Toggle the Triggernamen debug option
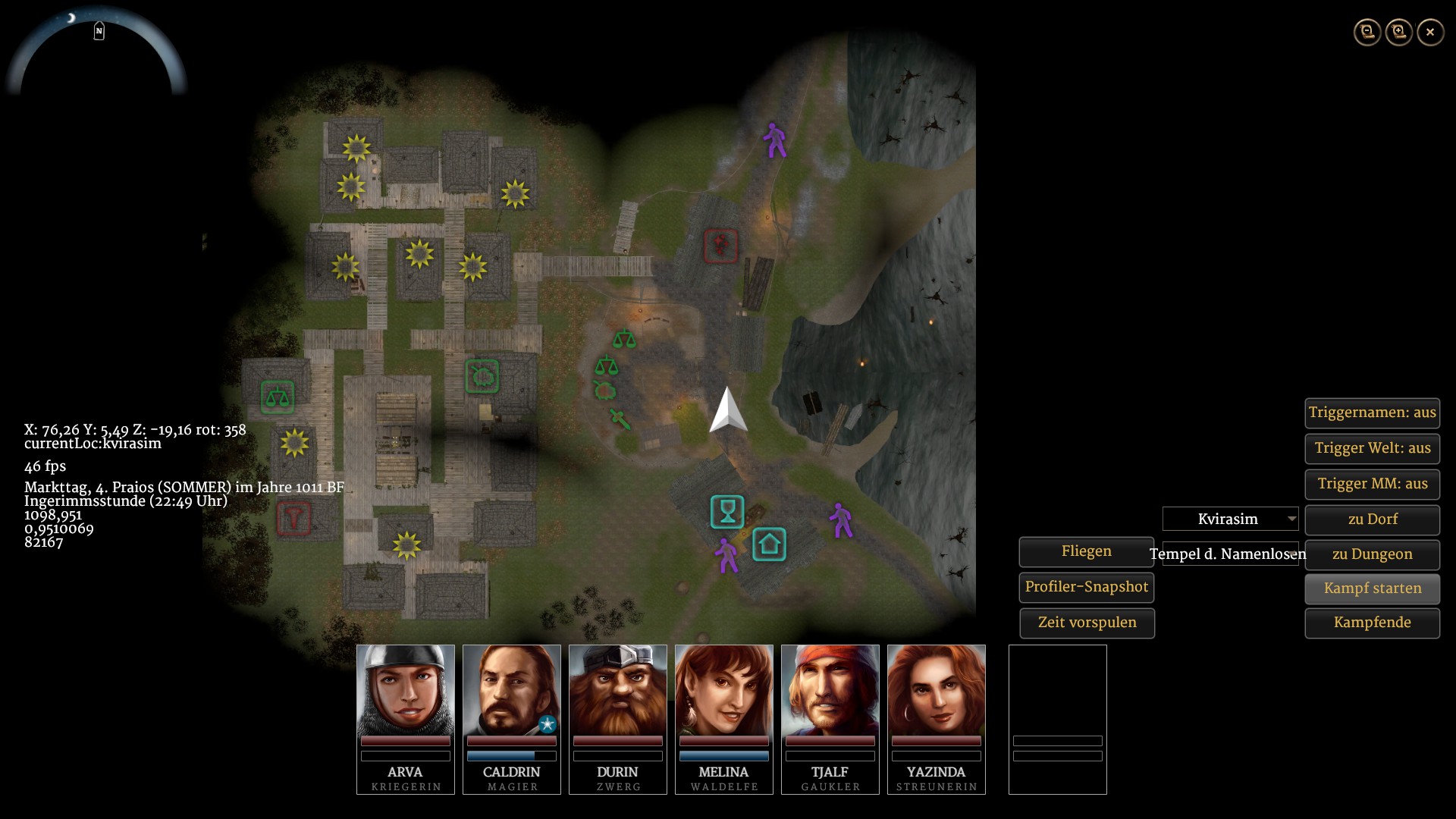Viewport: 1456px width, 819px height. pyautogui.click(x=1372, y=413)
